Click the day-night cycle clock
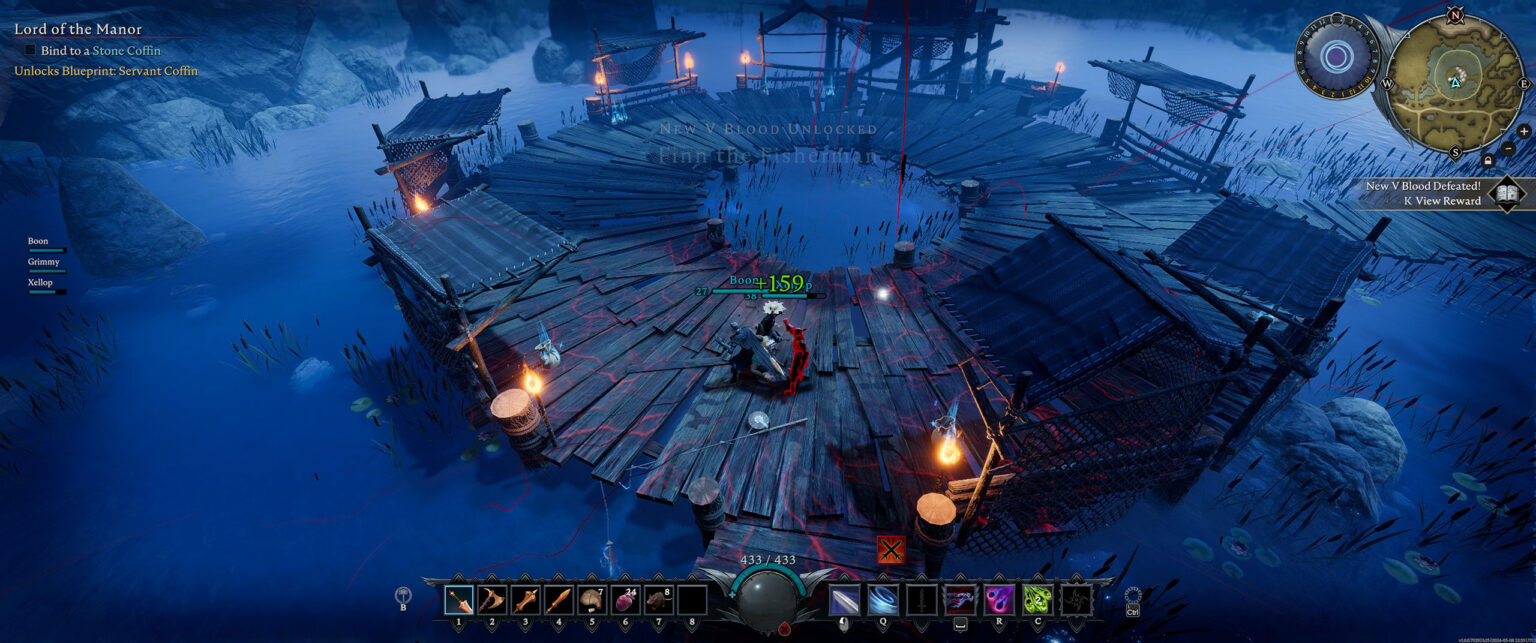The image size is (1536, 643). (1336, 56)
